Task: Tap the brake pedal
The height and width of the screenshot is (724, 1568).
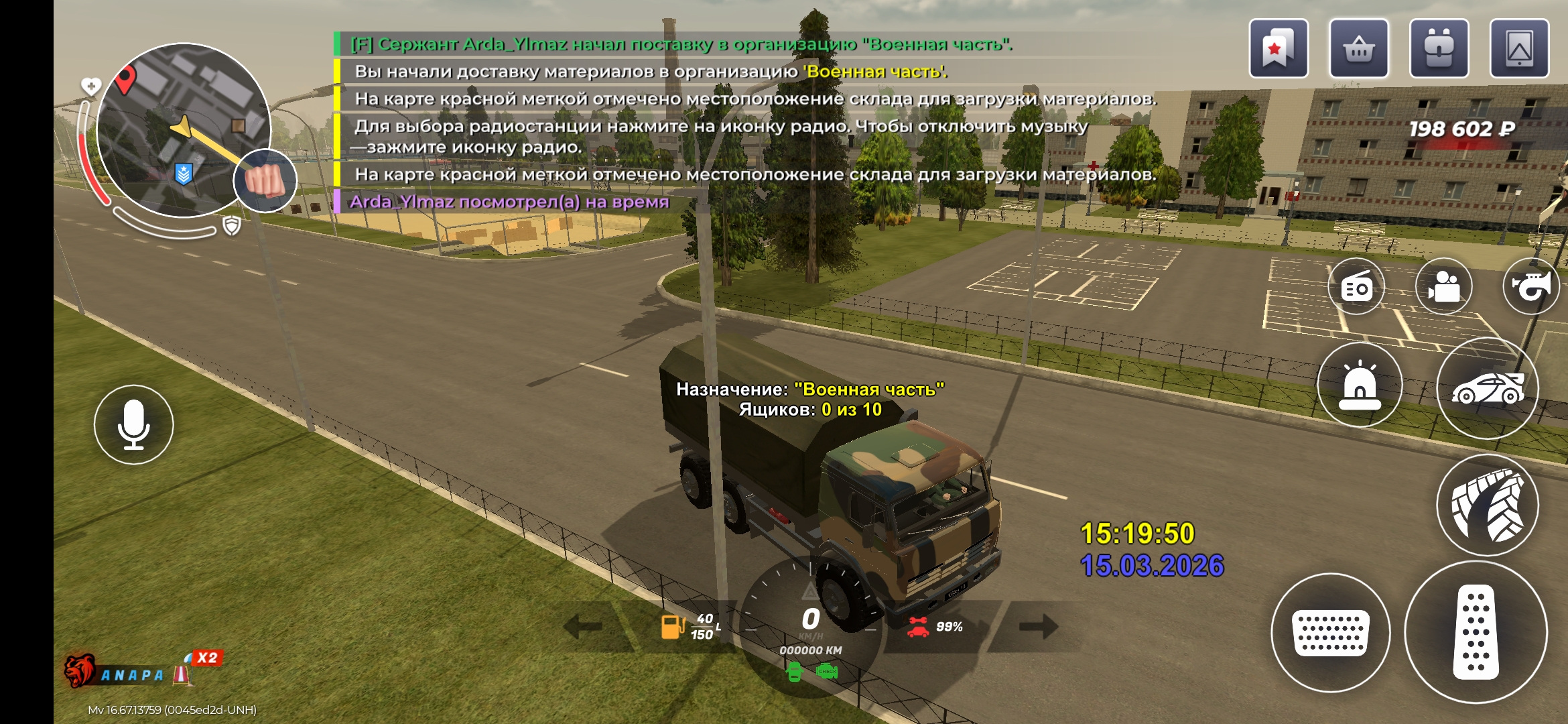Action: pyautogui.click(x=1330, y=632)
